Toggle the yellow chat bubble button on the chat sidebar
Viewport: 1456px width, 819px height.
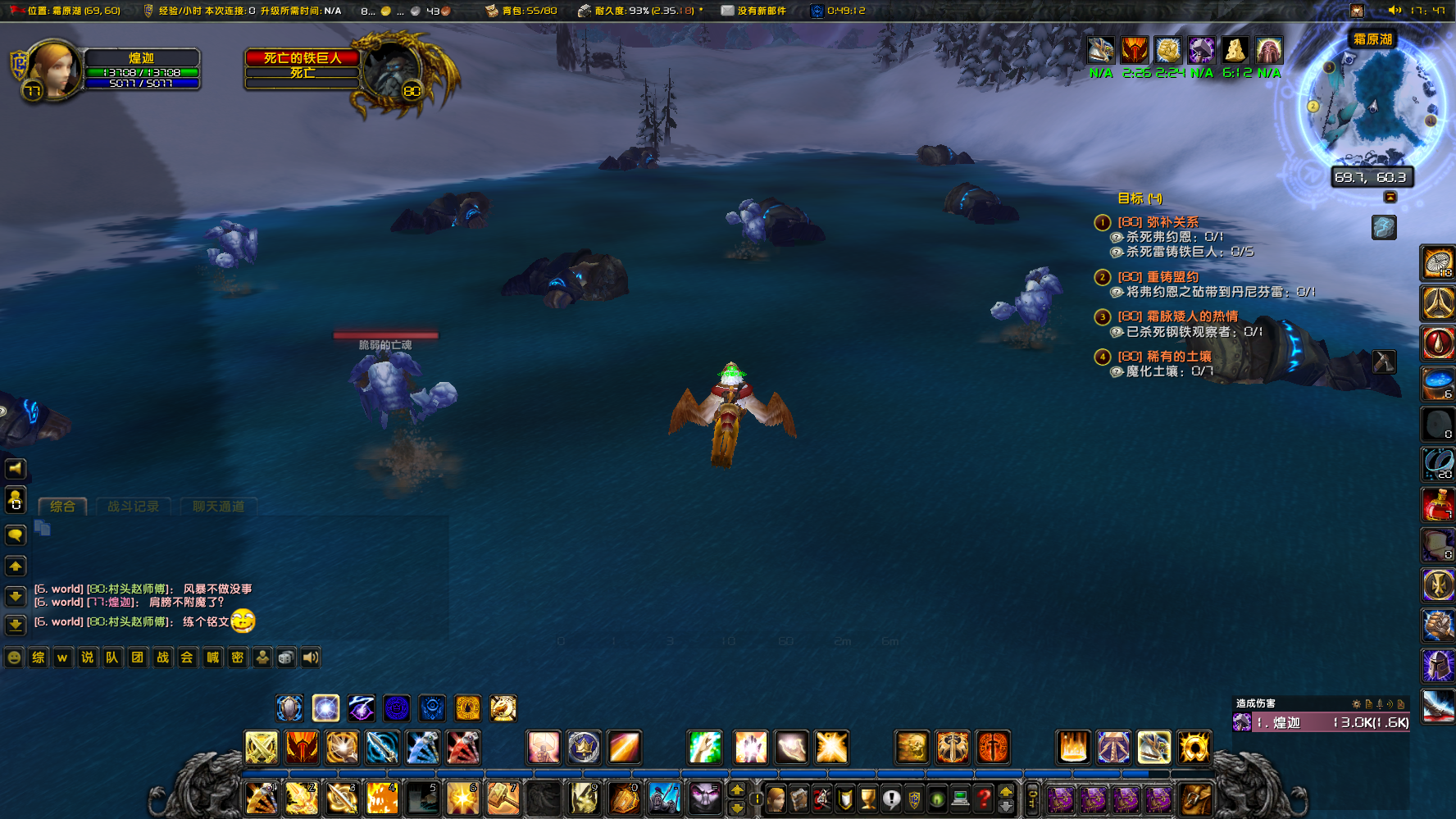click(16, 535)
